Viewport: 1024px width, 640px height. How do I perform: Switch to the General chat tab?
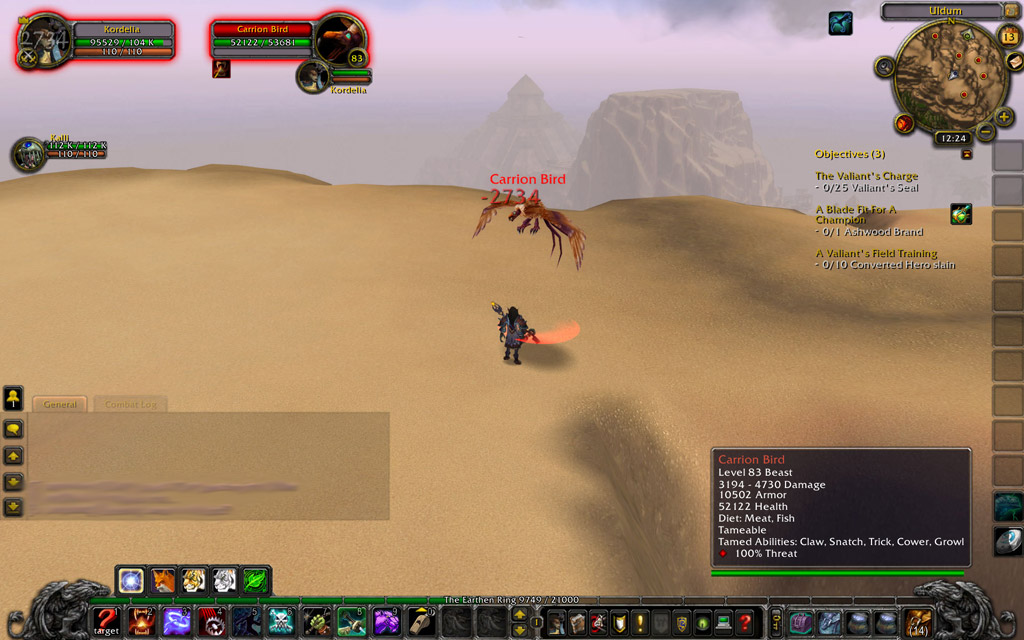coord(60,404)
